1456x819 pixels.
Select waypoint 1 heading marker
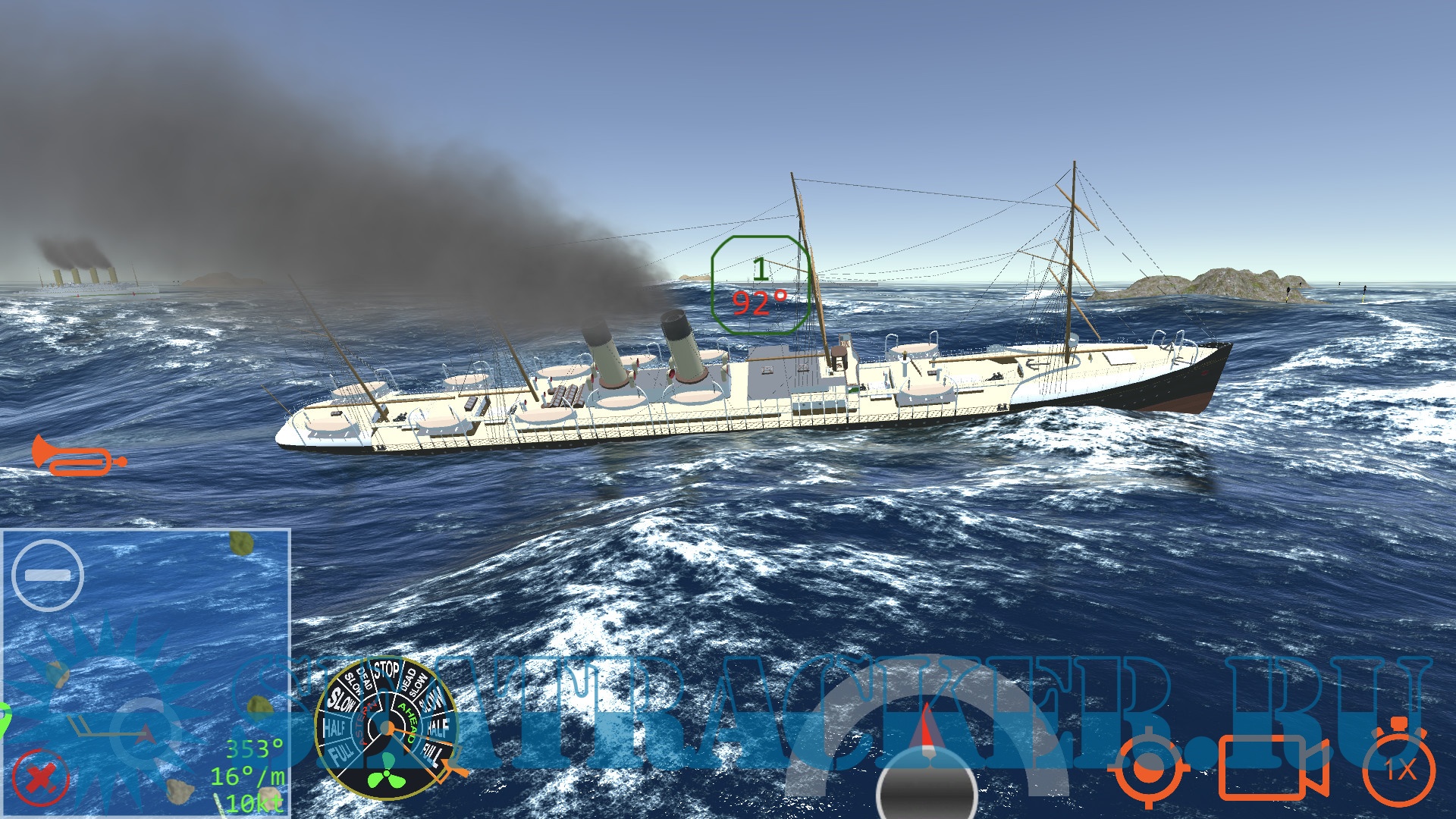point(761,286)
